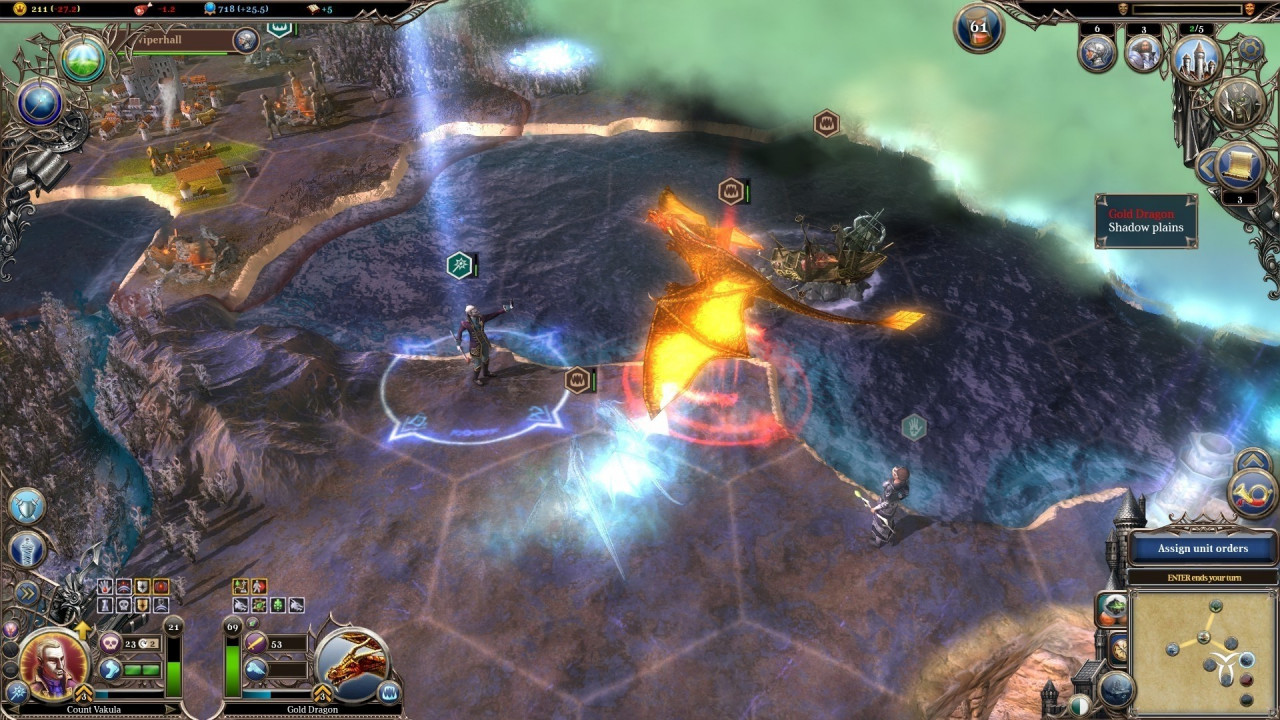This screenshot has width=1280, height=720.
Task: Click the golden horn notification icon
Action: pos(1254,494)
